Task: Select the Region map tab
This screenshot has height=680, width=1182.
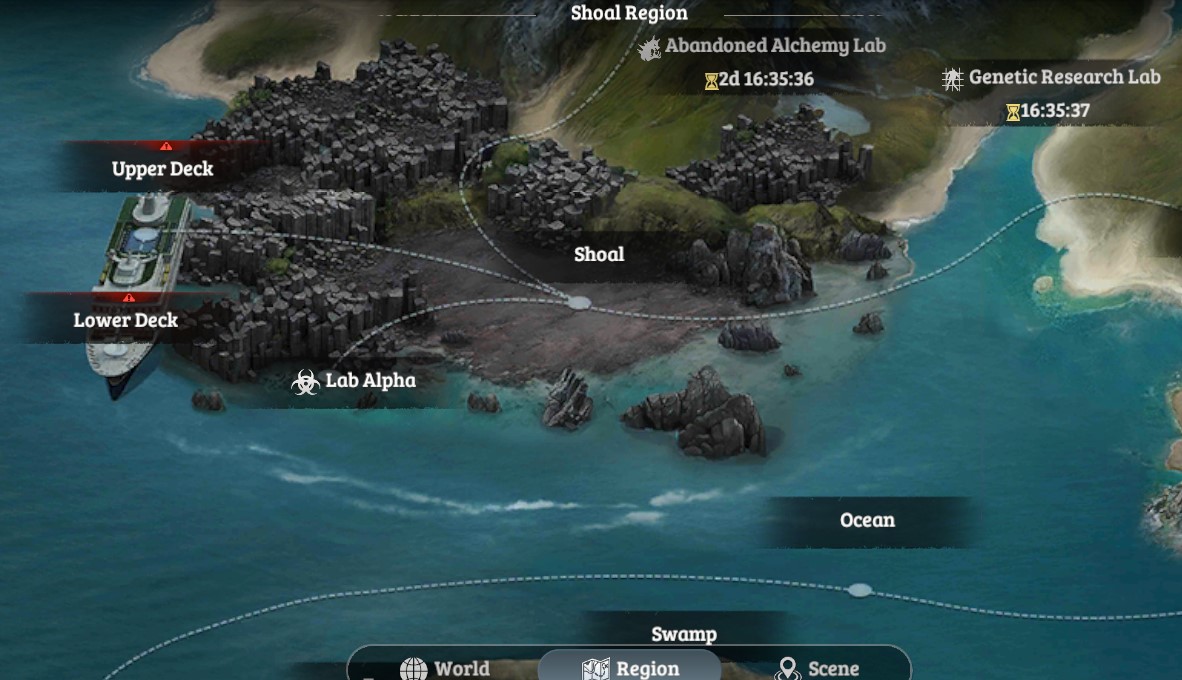Action: (630, 668)
